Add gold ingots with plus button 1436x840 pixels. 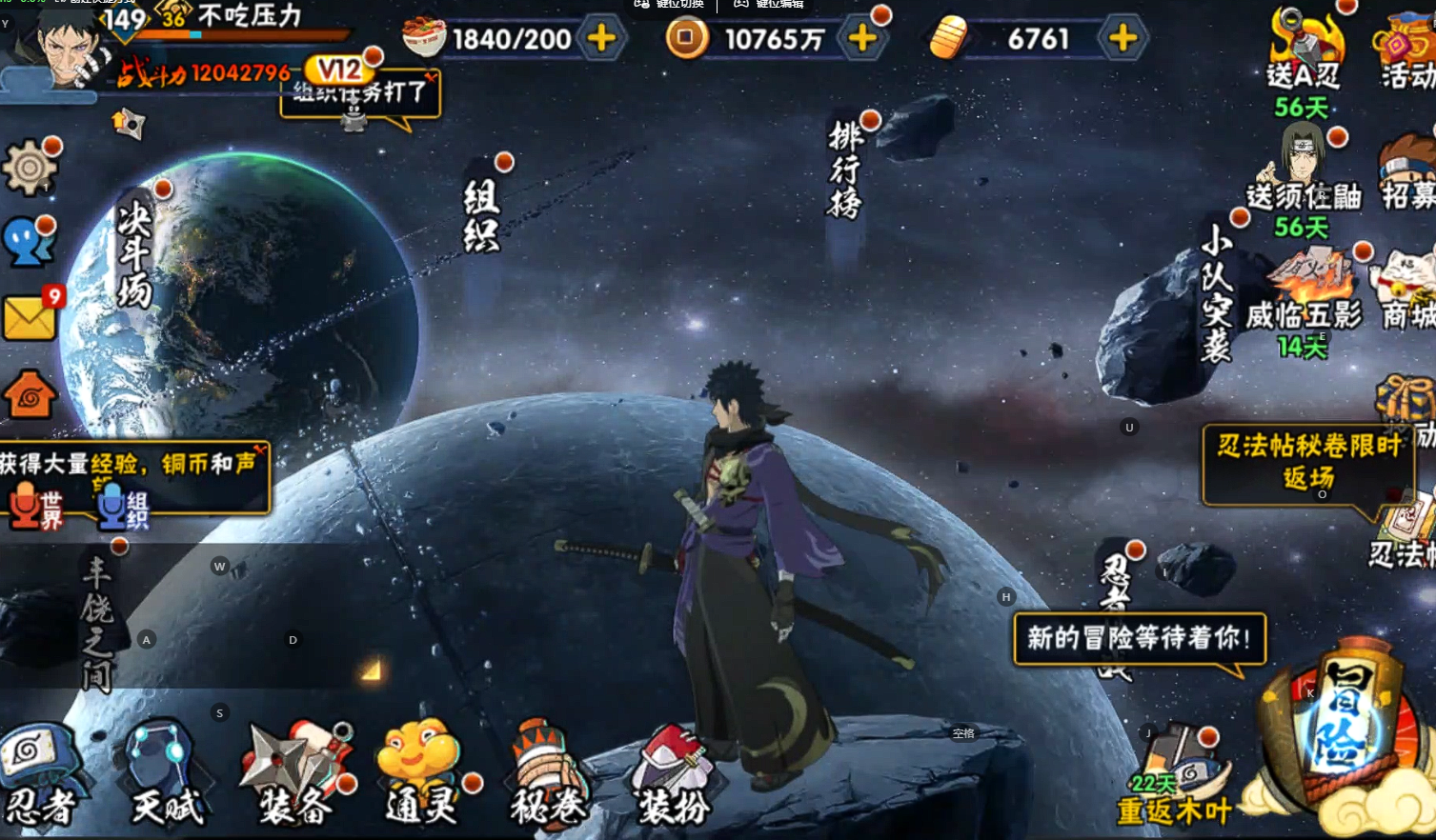coord(1123,39)
